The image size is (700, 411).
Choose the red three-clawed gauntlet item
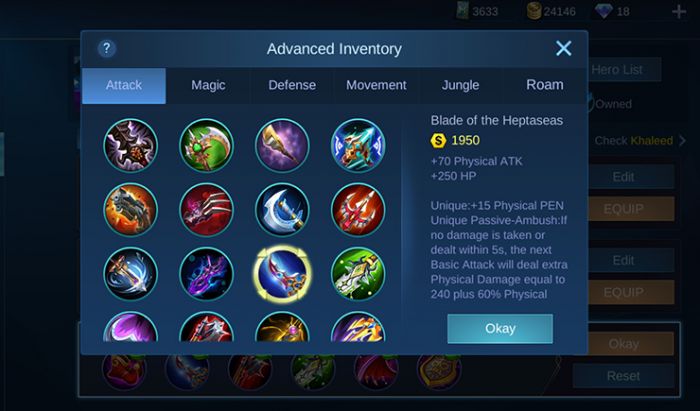point(206,209)
